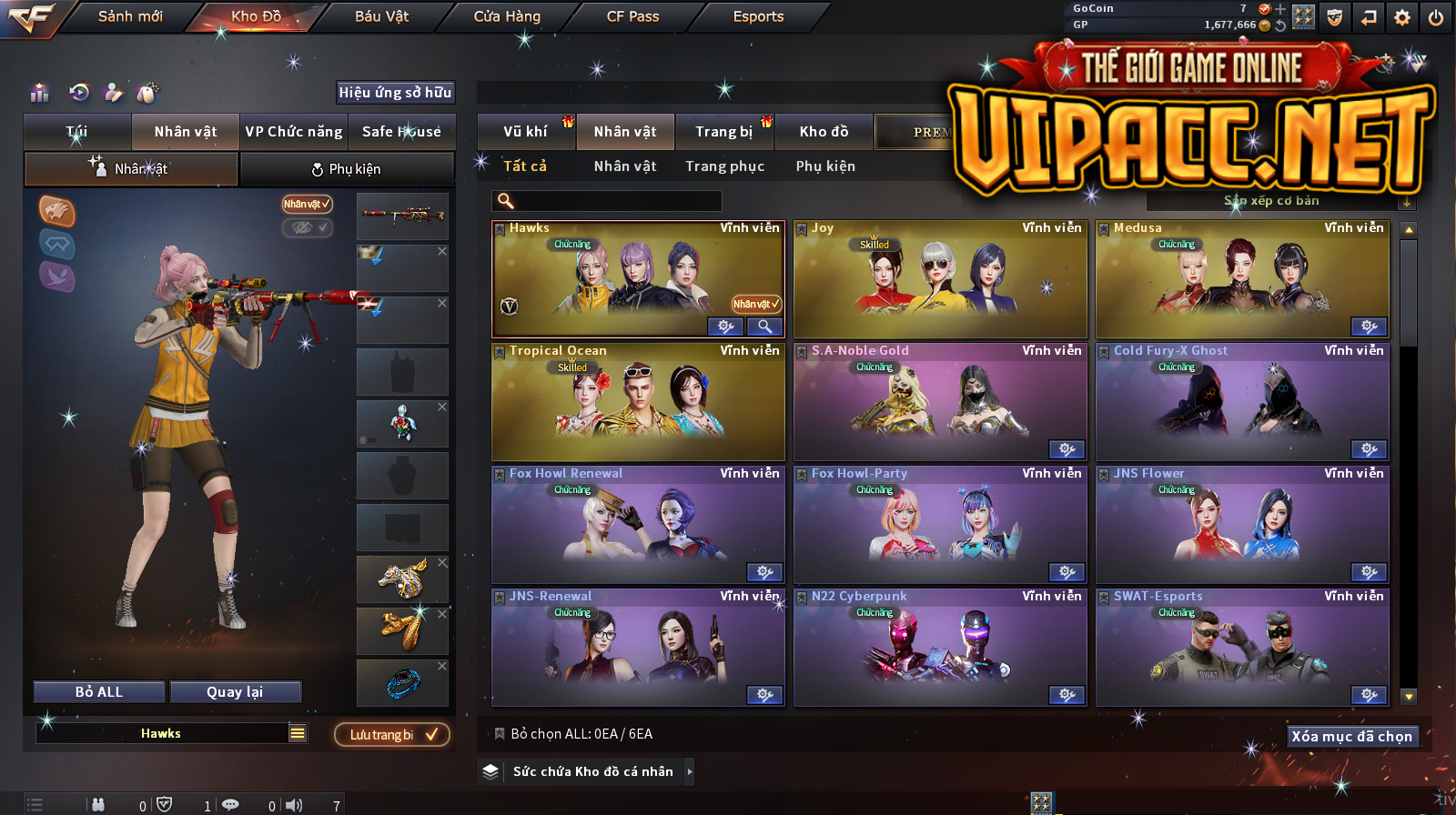Go to the Cửa Hàng shop
1456x815 pixels.
point(507,16)
